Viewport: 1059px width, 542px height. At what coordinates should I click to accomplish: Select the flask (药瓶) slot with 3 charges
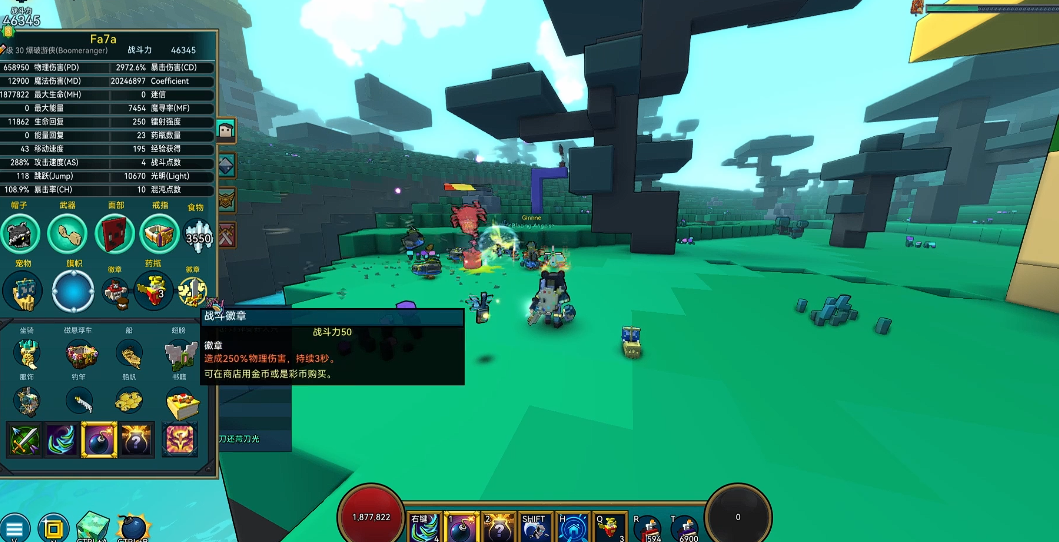(152, 291)
